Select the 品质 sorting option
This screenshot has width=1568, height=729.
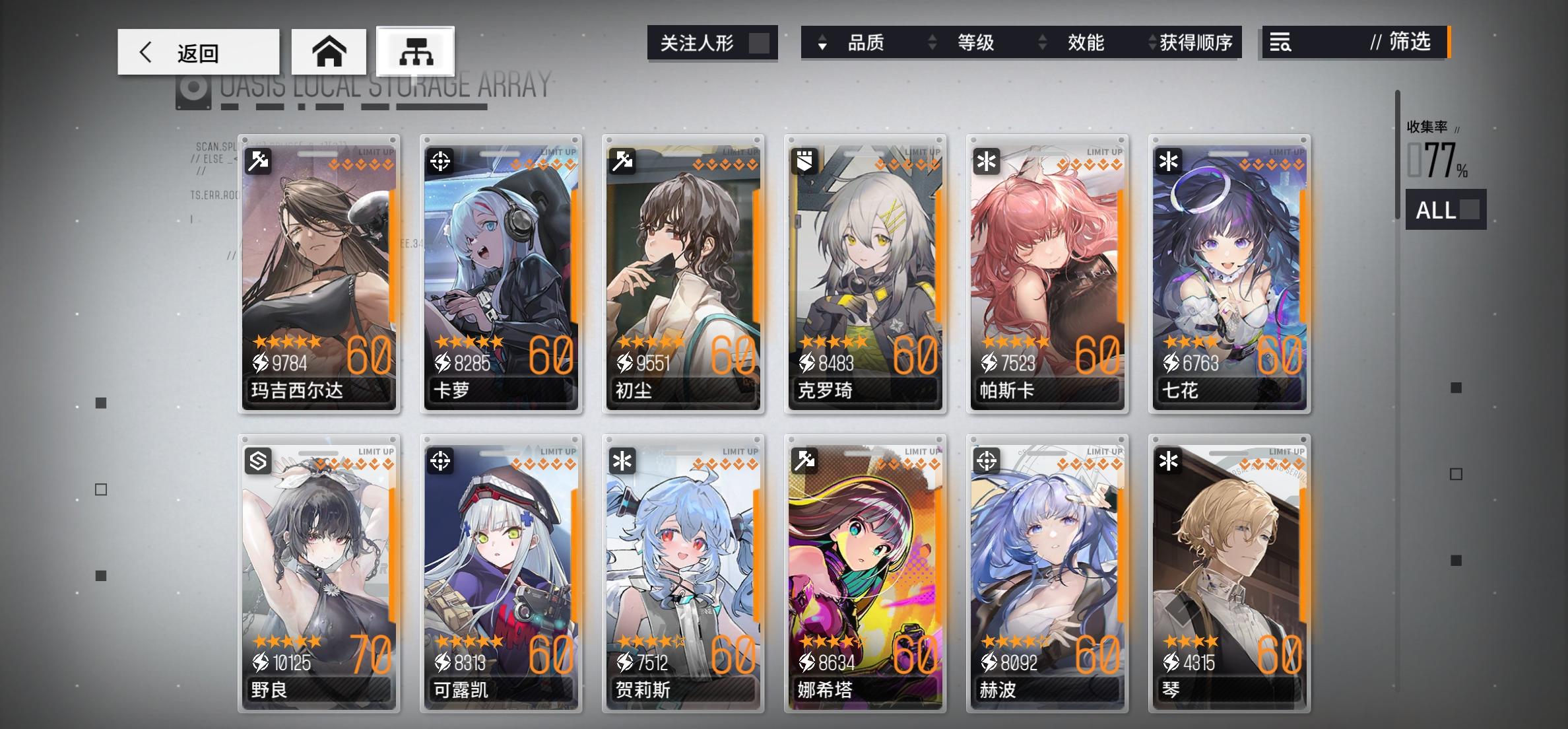(866, 42)
